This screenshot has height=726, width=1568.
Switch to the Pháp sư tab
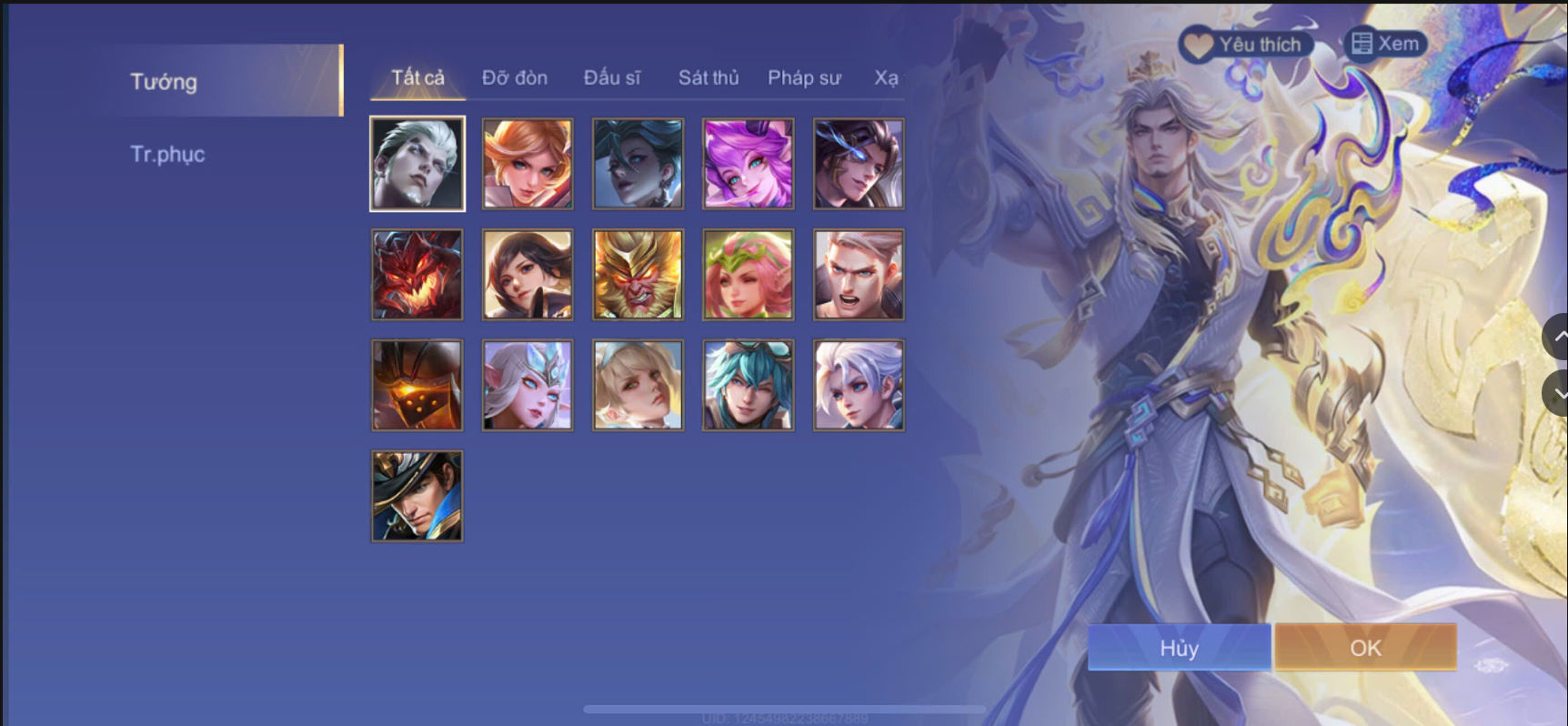pos(804,78)
